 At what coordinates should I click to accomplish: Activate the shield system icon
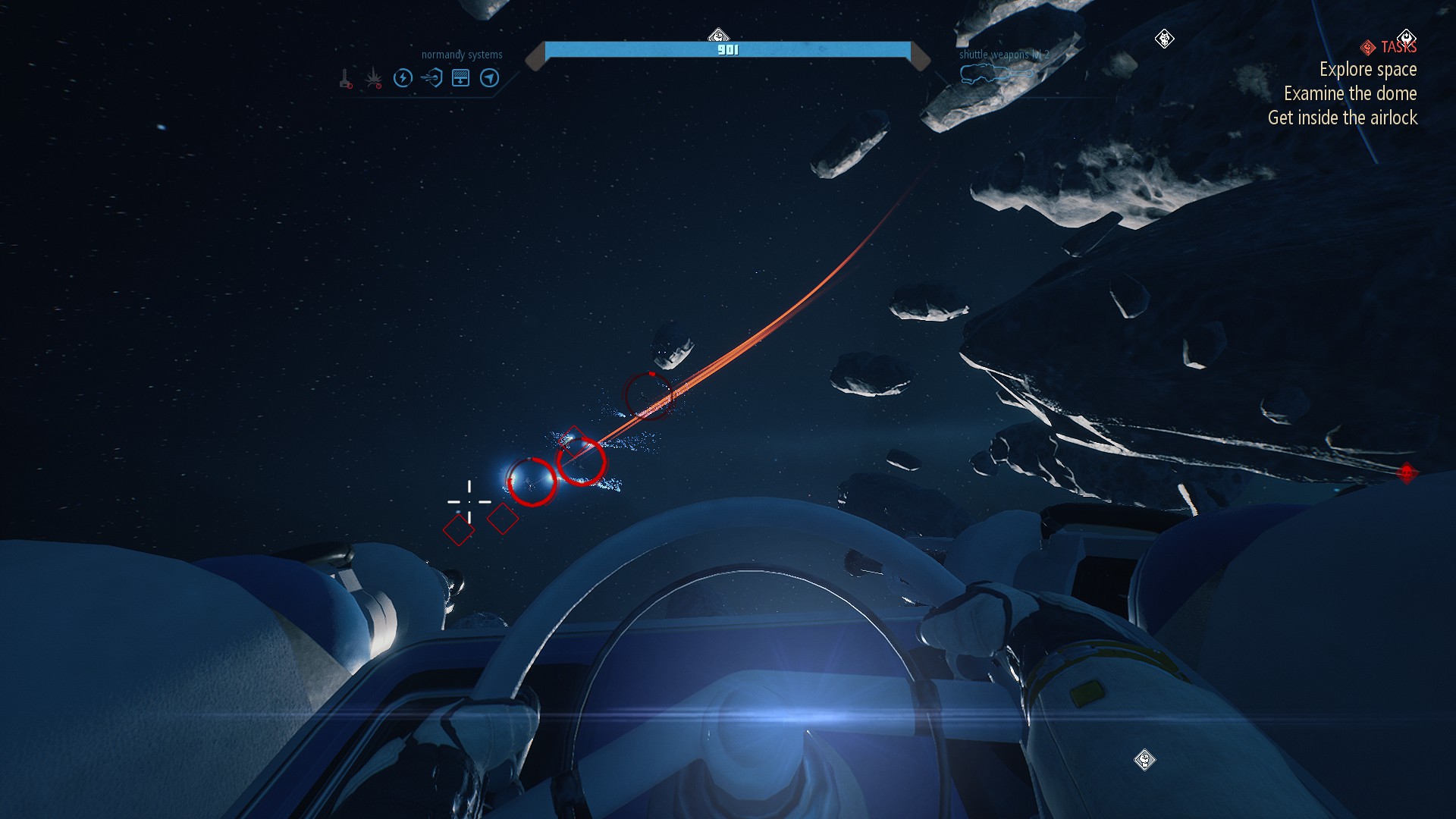(x=431, y=78)
